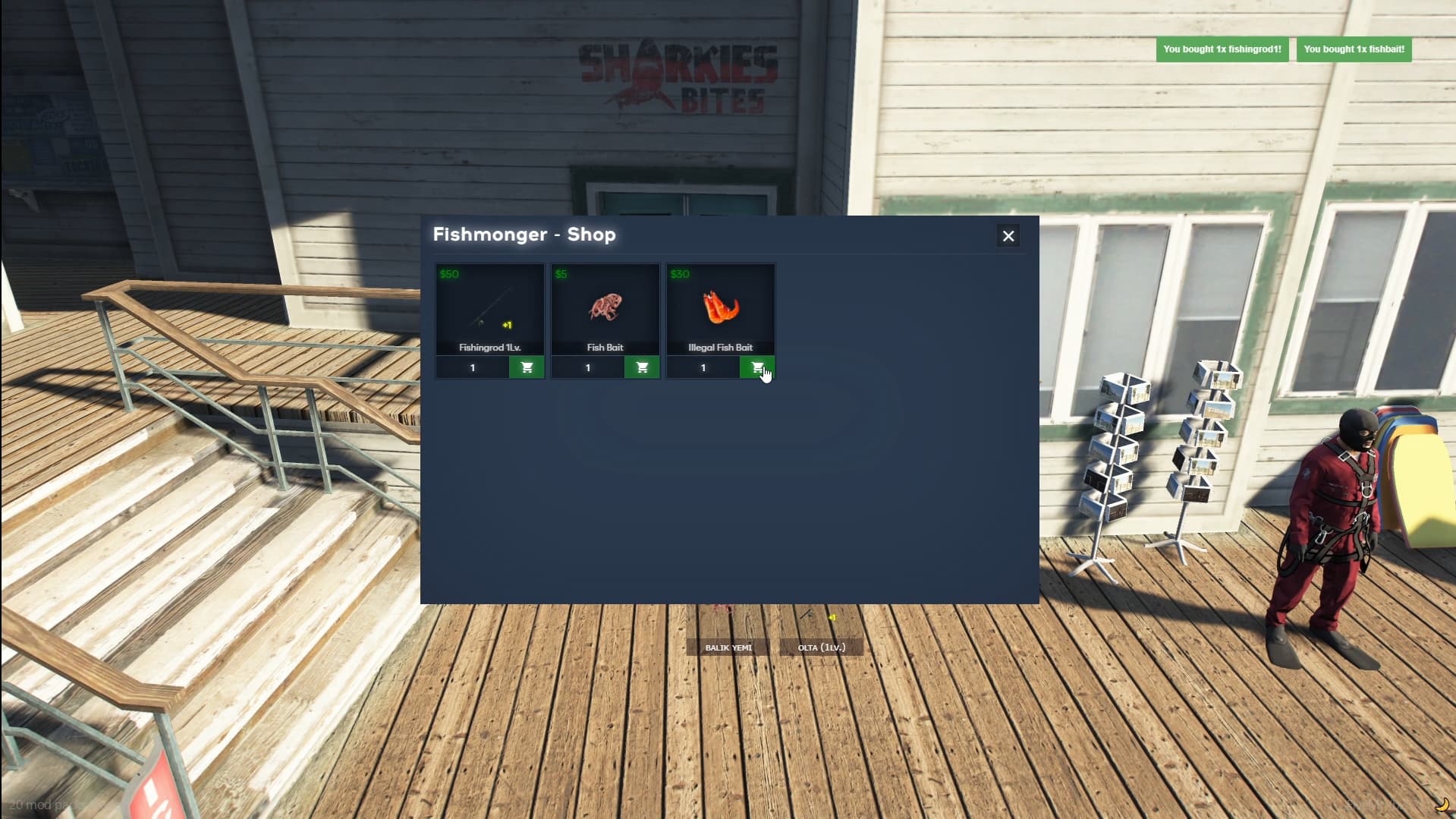Click the BALIK YEMI ground item label

[728, 647]
